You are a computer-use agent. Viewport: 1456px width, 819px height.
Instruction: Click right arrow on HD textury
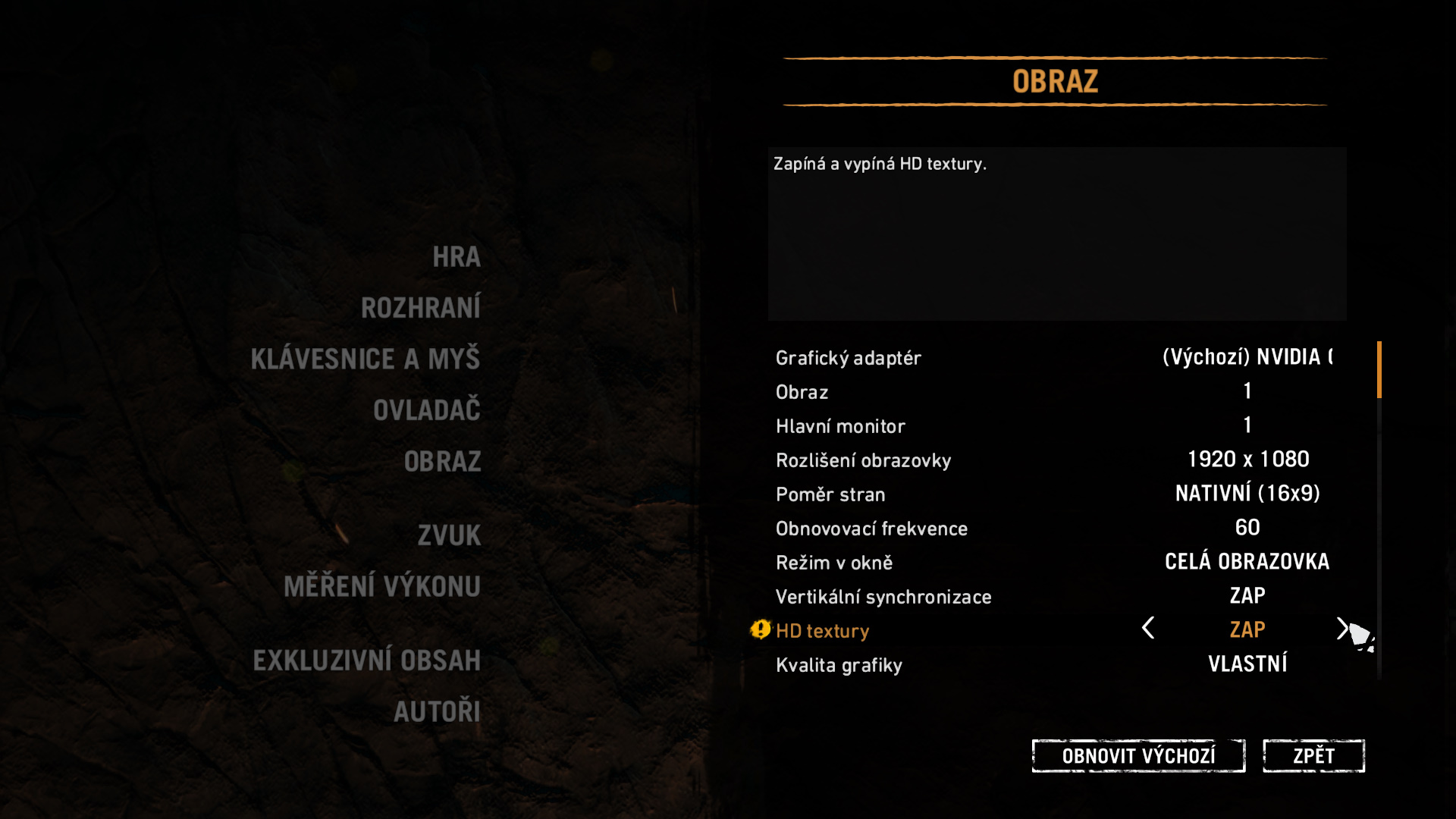tap(1341, 628)
